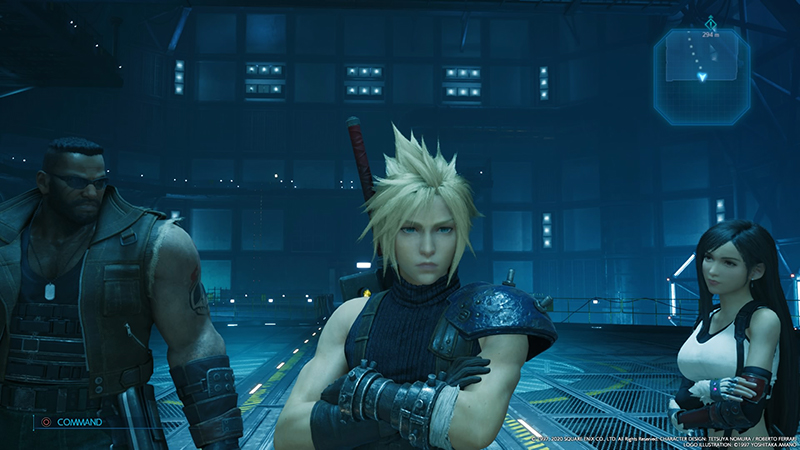This screenshot has width=800, height=450.
Task: Click the hexagonal minimap
Action: pos(701,75)
